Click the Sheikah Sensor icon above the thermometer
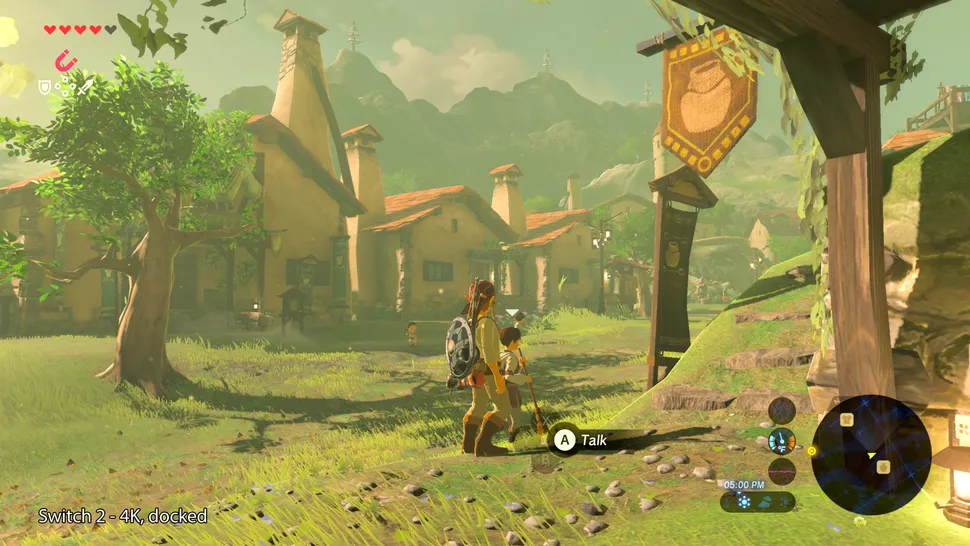This screenshot has height=546, width=970. pyautogui.click(x=781, y=410)
